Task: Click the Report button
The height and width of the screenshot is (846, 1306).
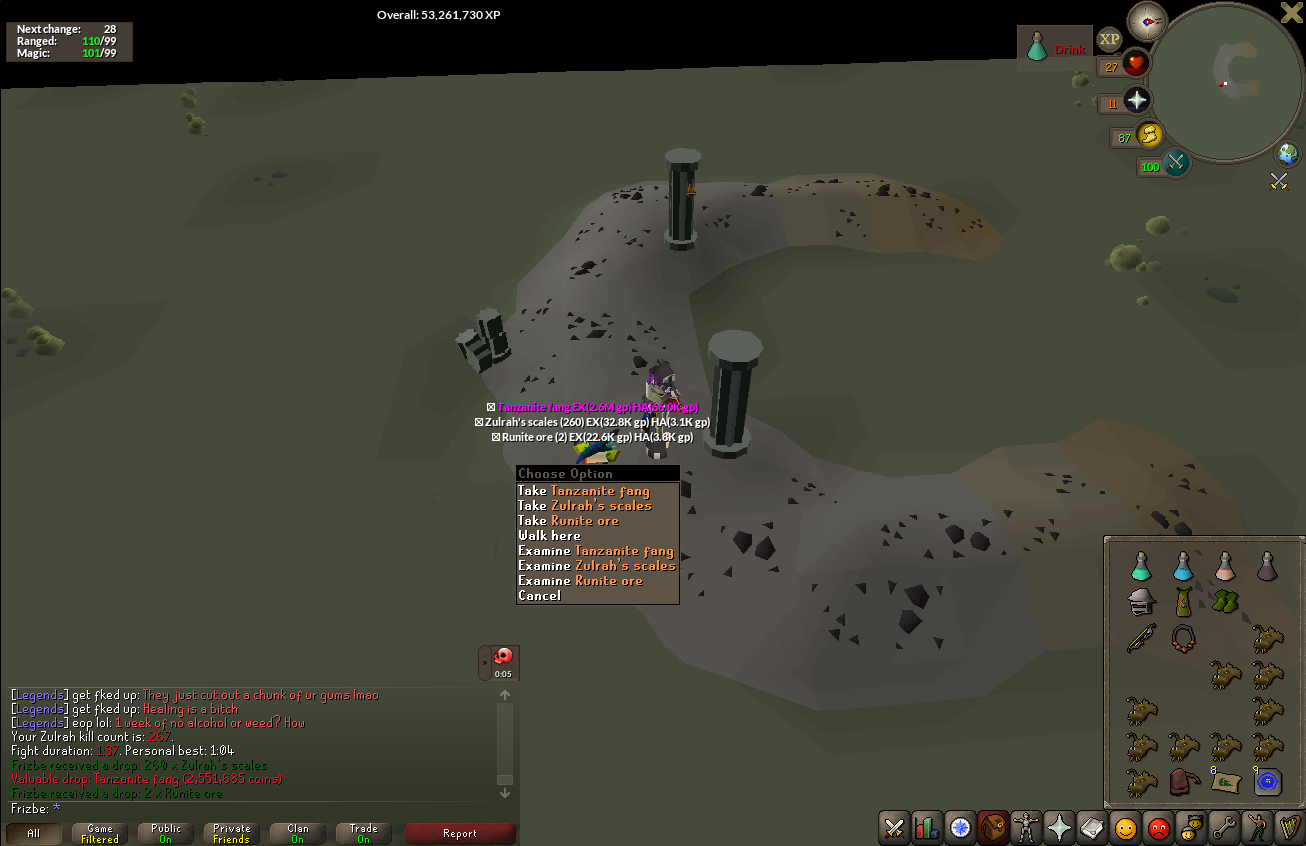Action: coord(460,832)
